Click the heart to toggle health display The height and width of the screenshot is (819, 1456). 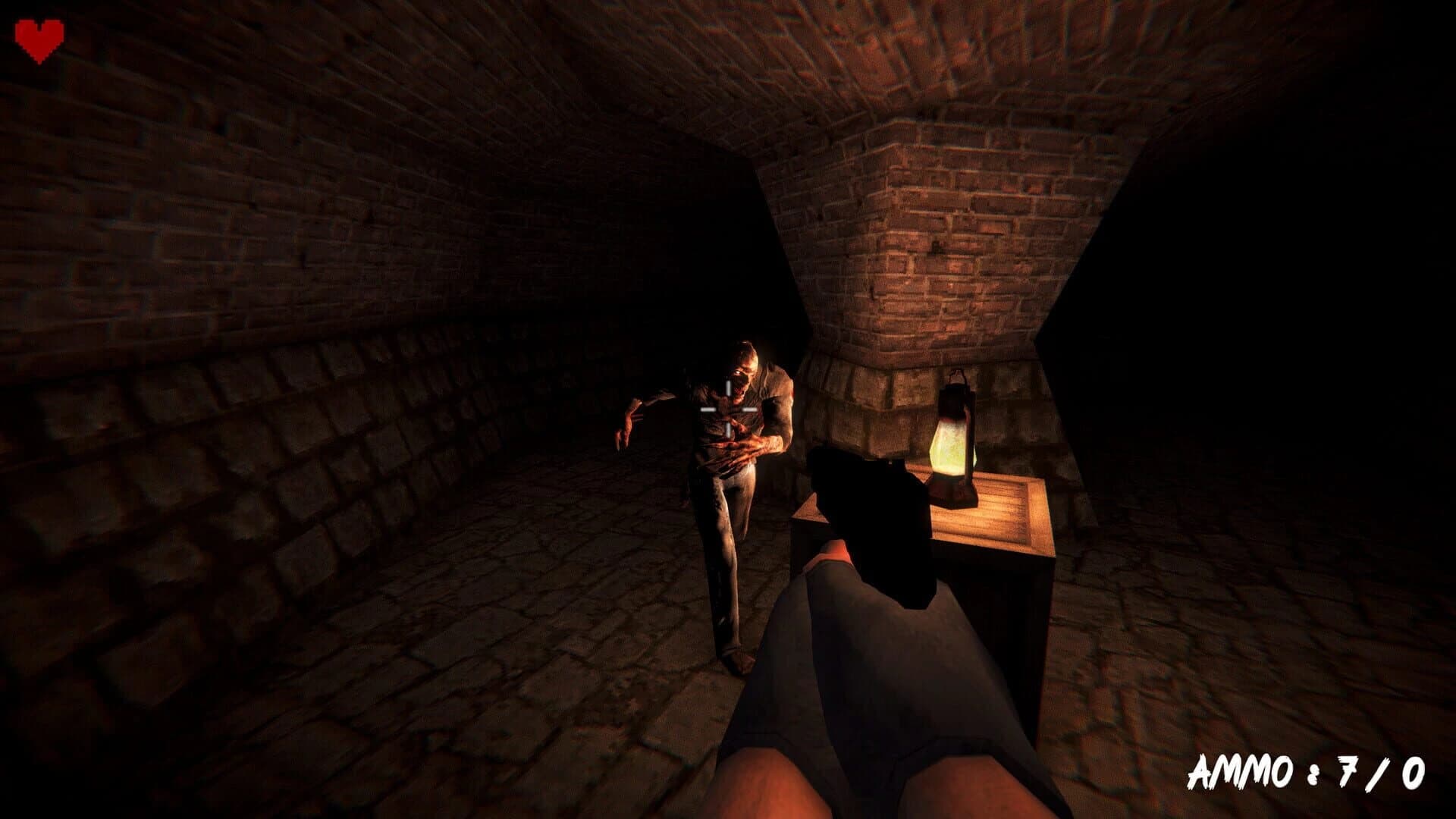point(38,36)
